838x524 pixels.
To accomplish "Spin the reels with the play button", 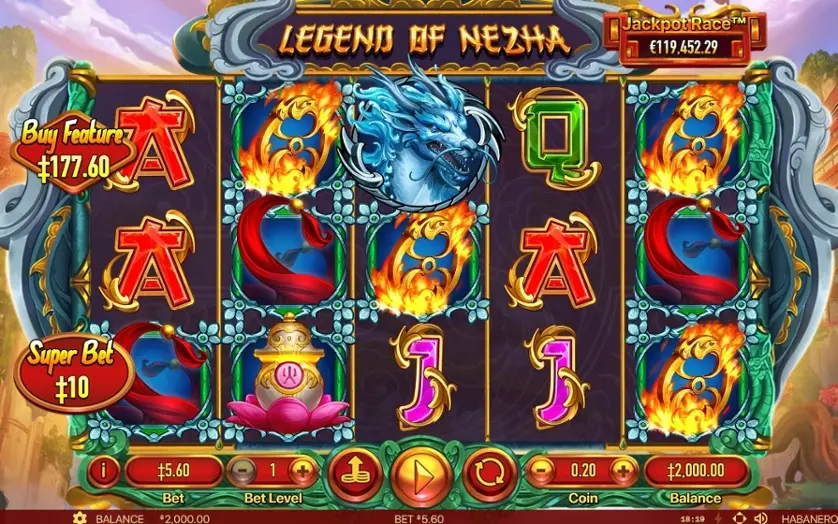I will (x=417, y=471).
